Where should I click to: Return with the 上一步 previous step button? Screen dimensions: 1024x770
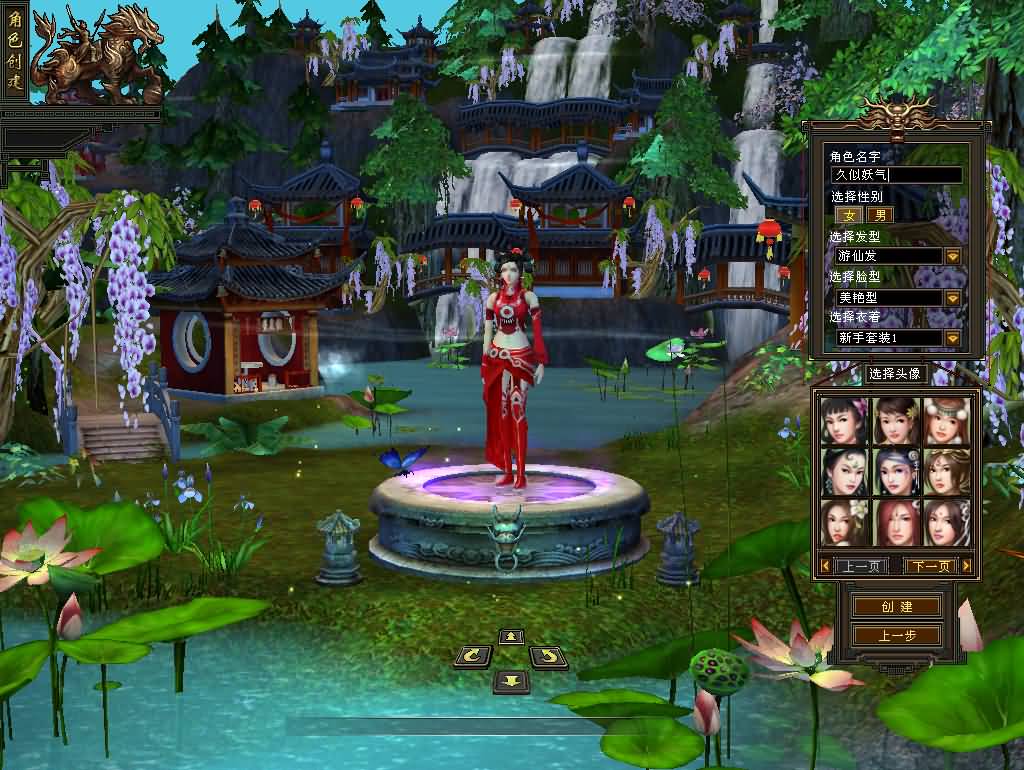pyautogui.click(x=896, y=635)
